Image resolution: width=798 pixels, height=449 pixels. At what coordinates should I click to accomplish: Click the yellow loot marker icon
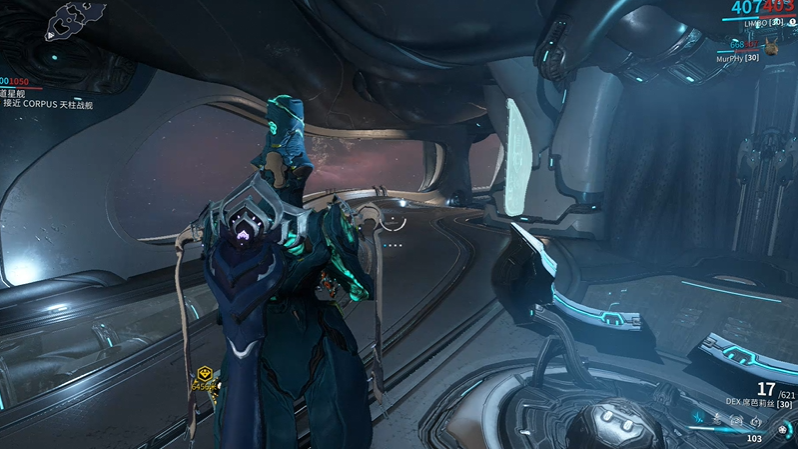point(204,374)
